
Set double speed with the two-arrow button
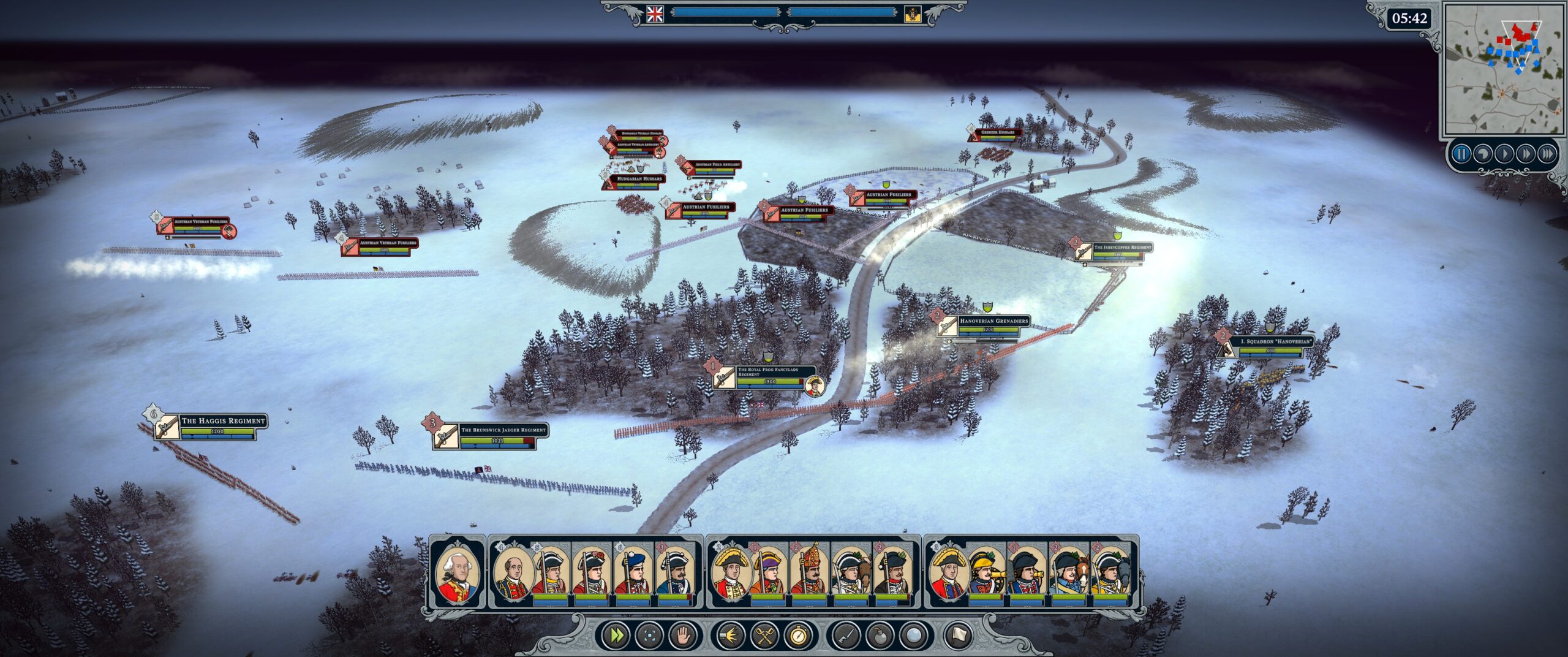coord(1525,153)
